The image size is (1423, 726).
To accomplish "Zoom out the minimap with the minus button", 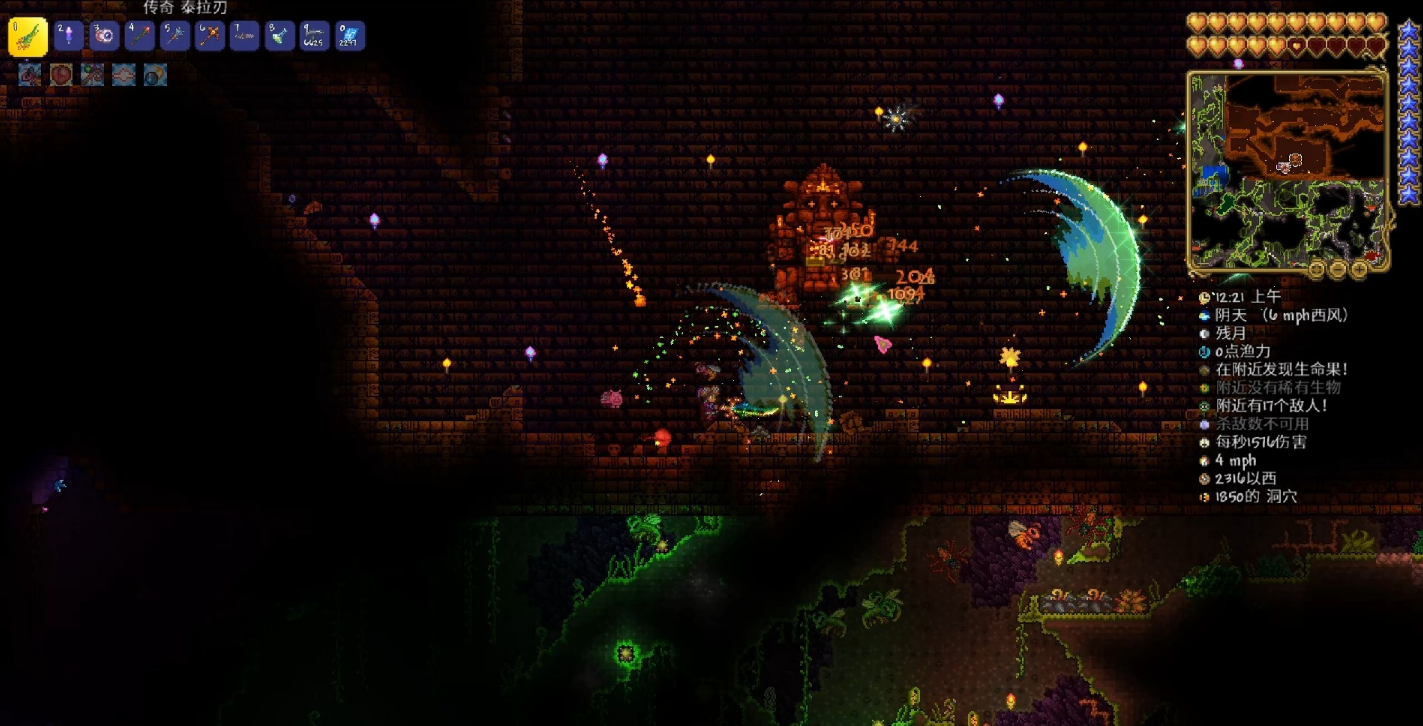I will click(x=1338, y=269).
